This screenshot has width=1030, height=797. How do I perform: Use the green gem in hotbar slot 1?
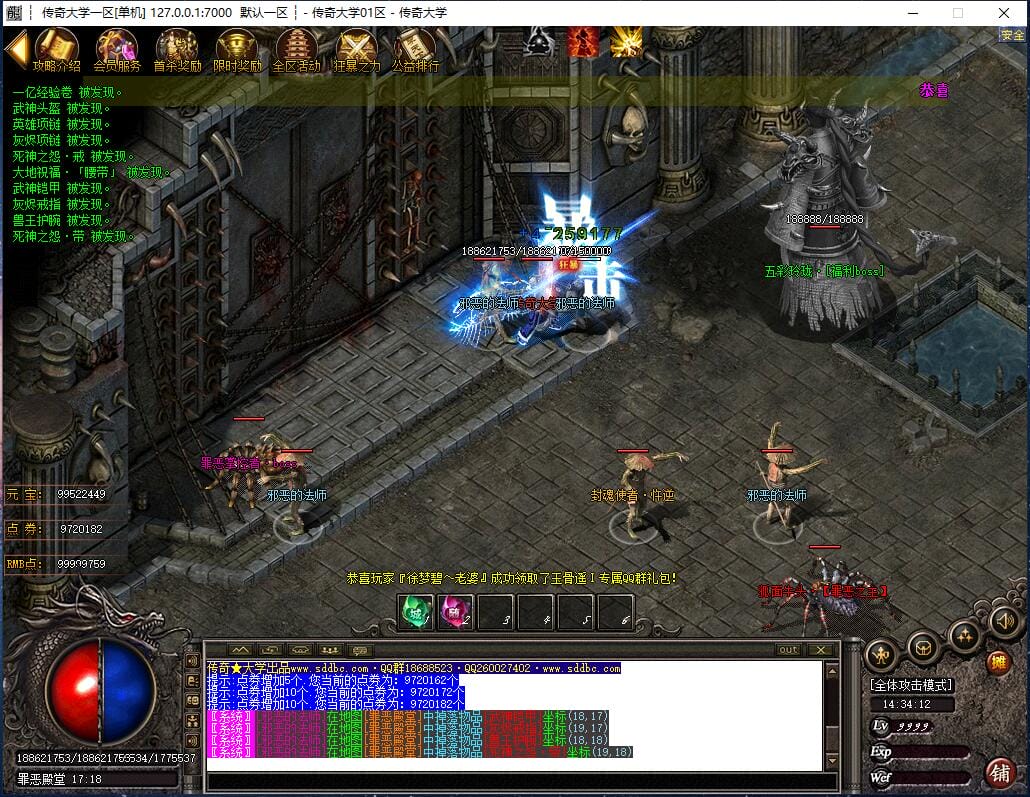point(416,612)
